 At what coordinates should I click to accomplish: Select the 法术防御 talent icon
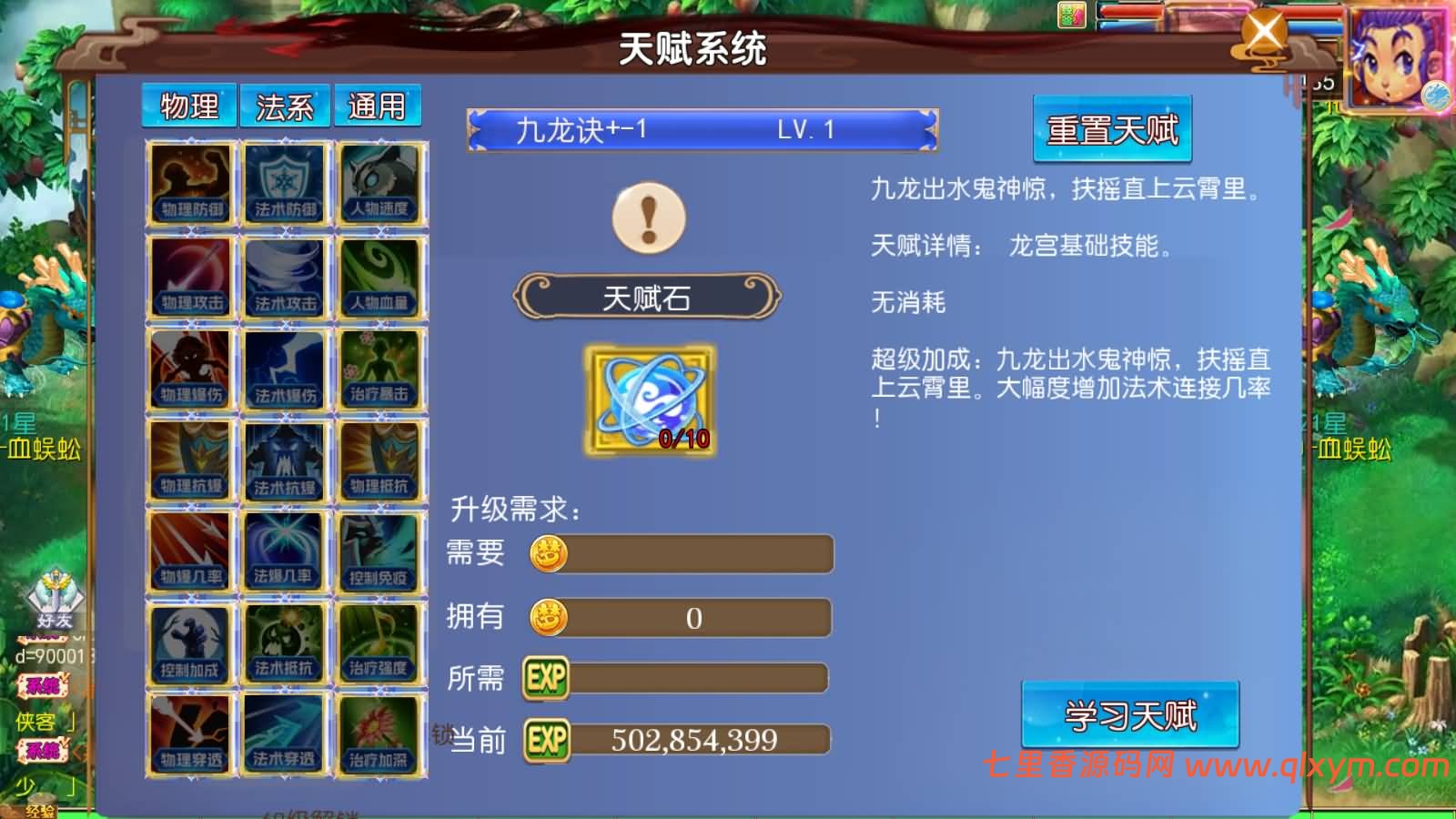[x=285, y=184]
